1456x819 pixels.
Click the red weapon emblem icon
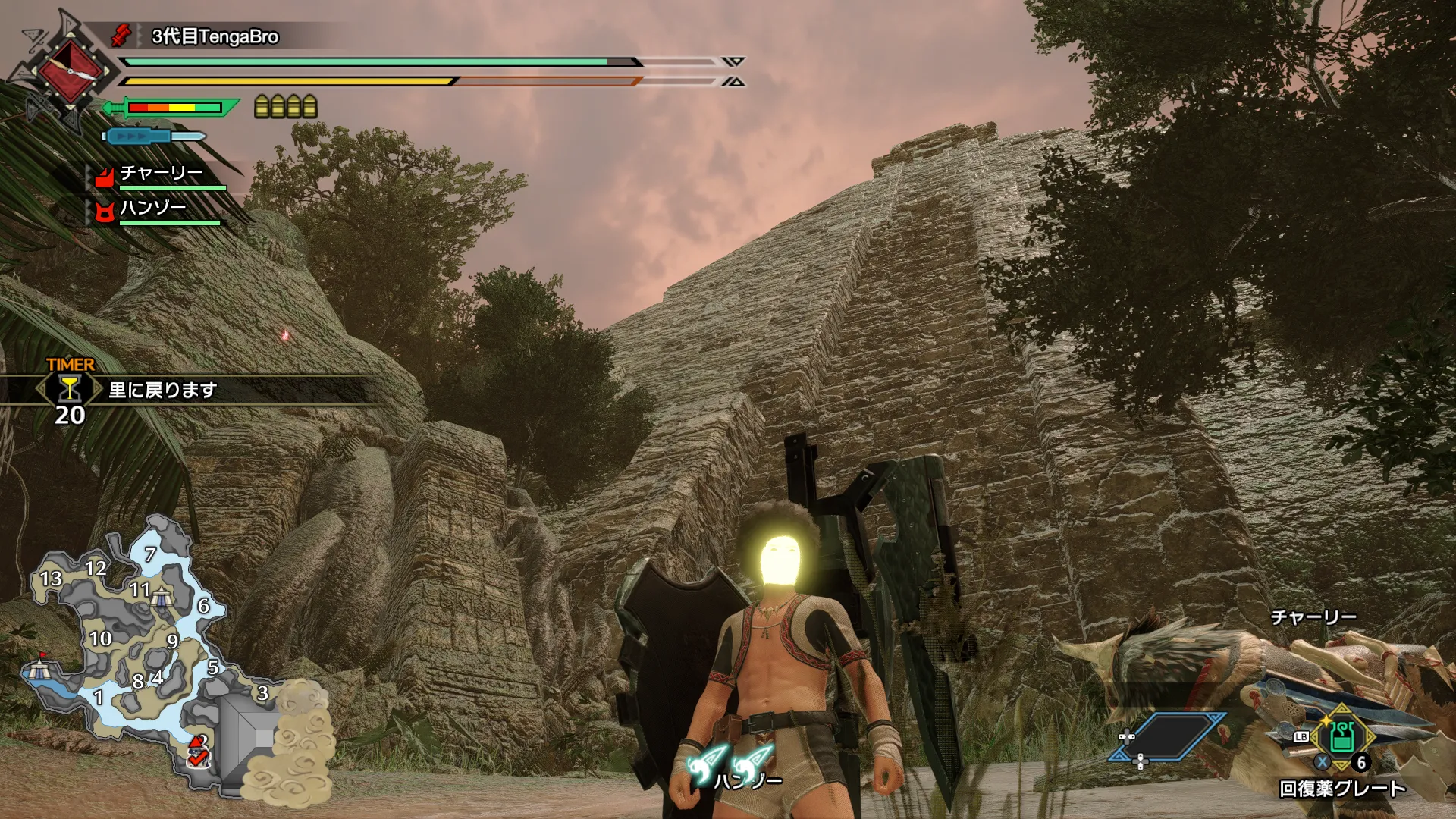(x=71, y=71)
